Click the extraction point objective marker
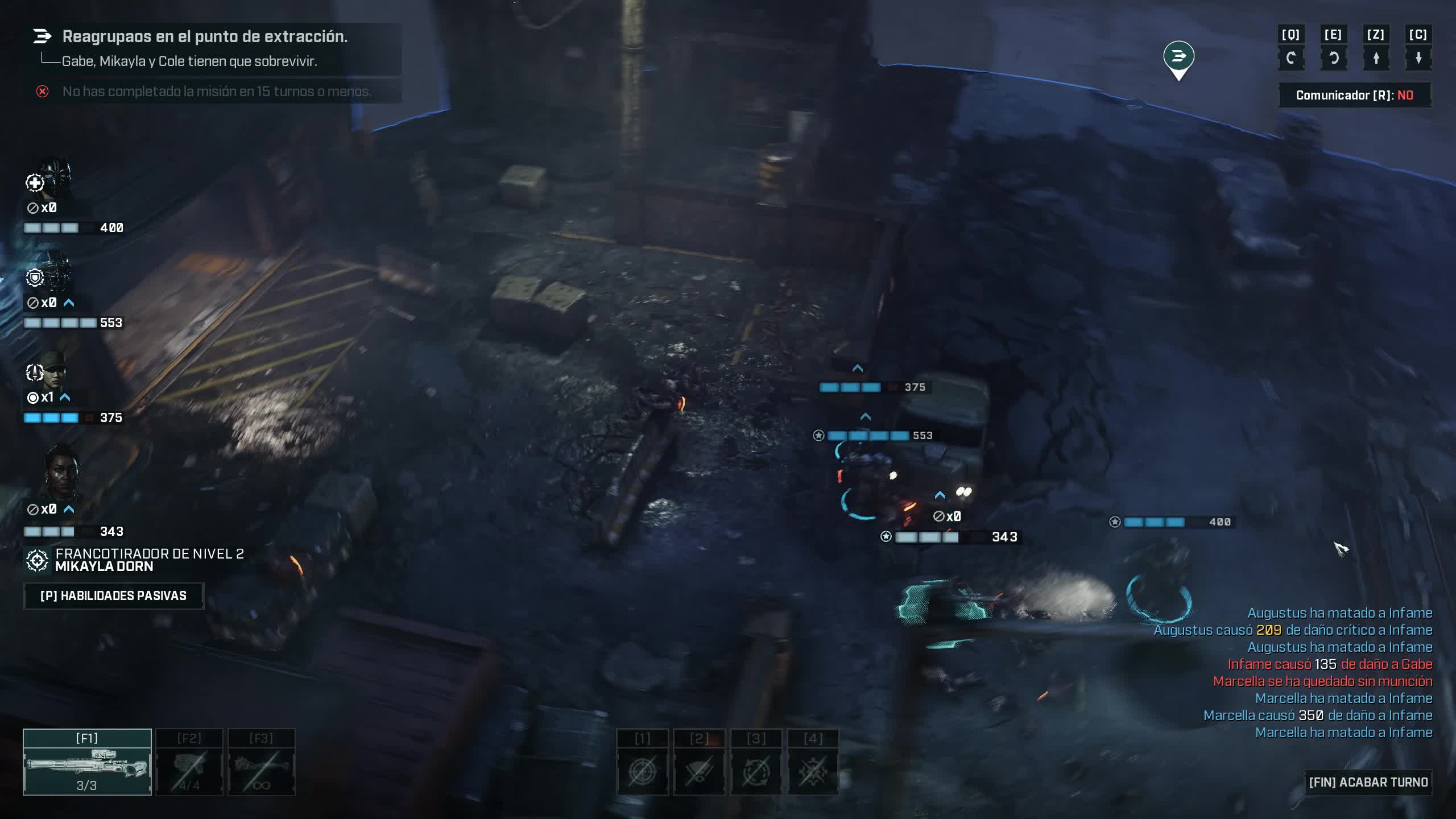 pos(1178,57)
